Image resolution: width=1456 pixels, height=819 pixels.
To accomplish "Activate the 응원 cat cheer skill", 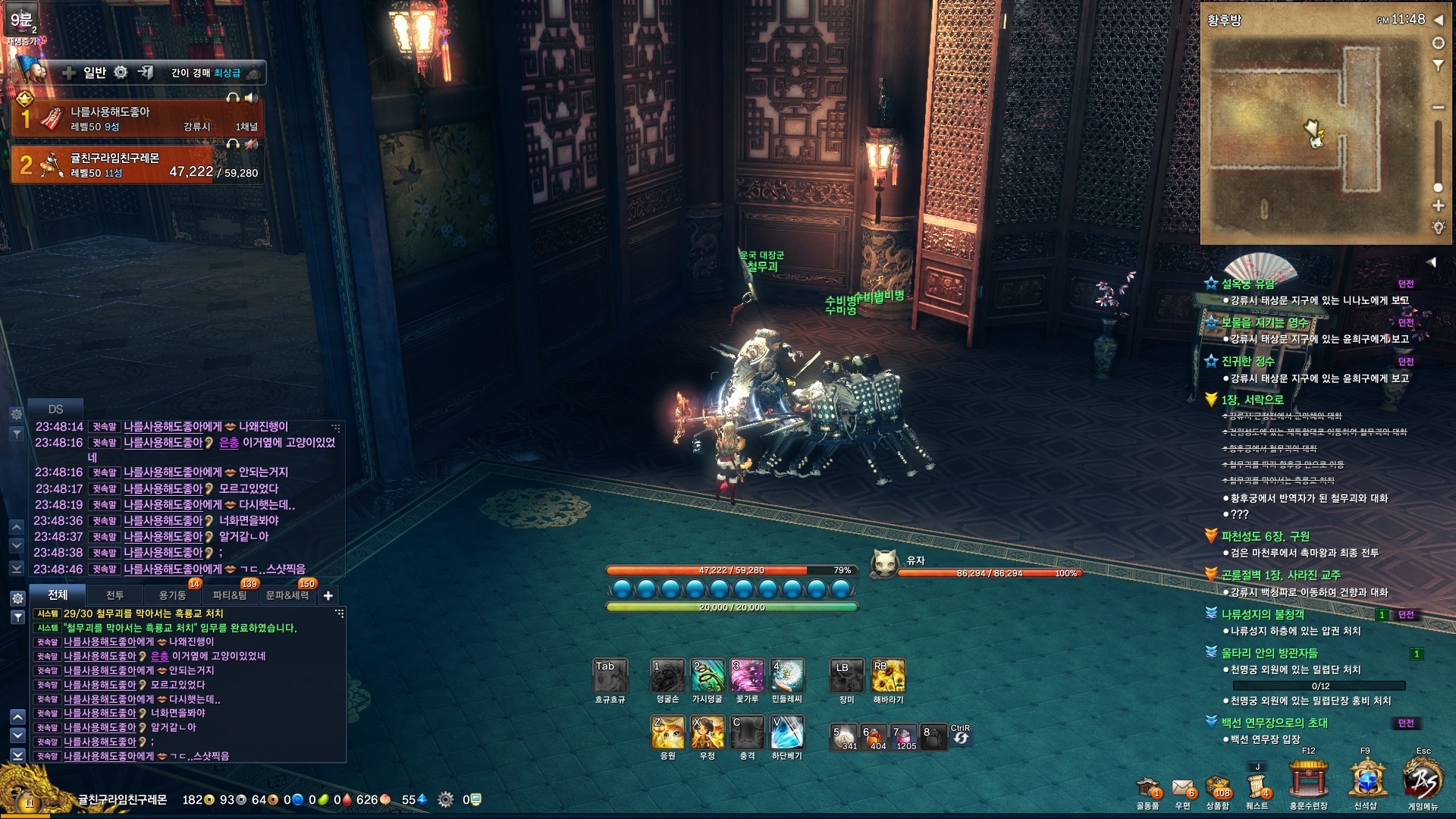I will (667, 733).
